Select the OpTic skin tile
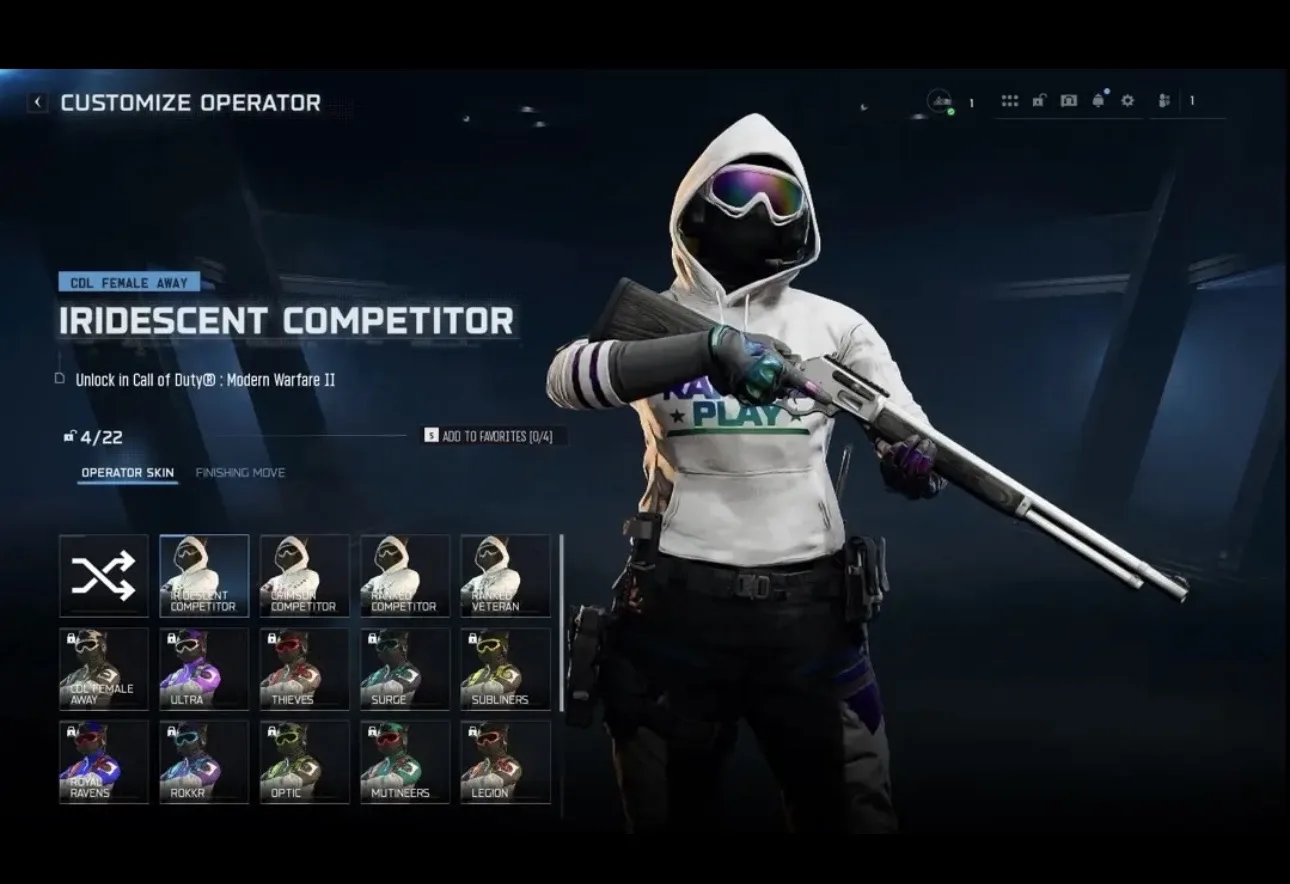Viewport: 1290px width, 884px height. 304,762
